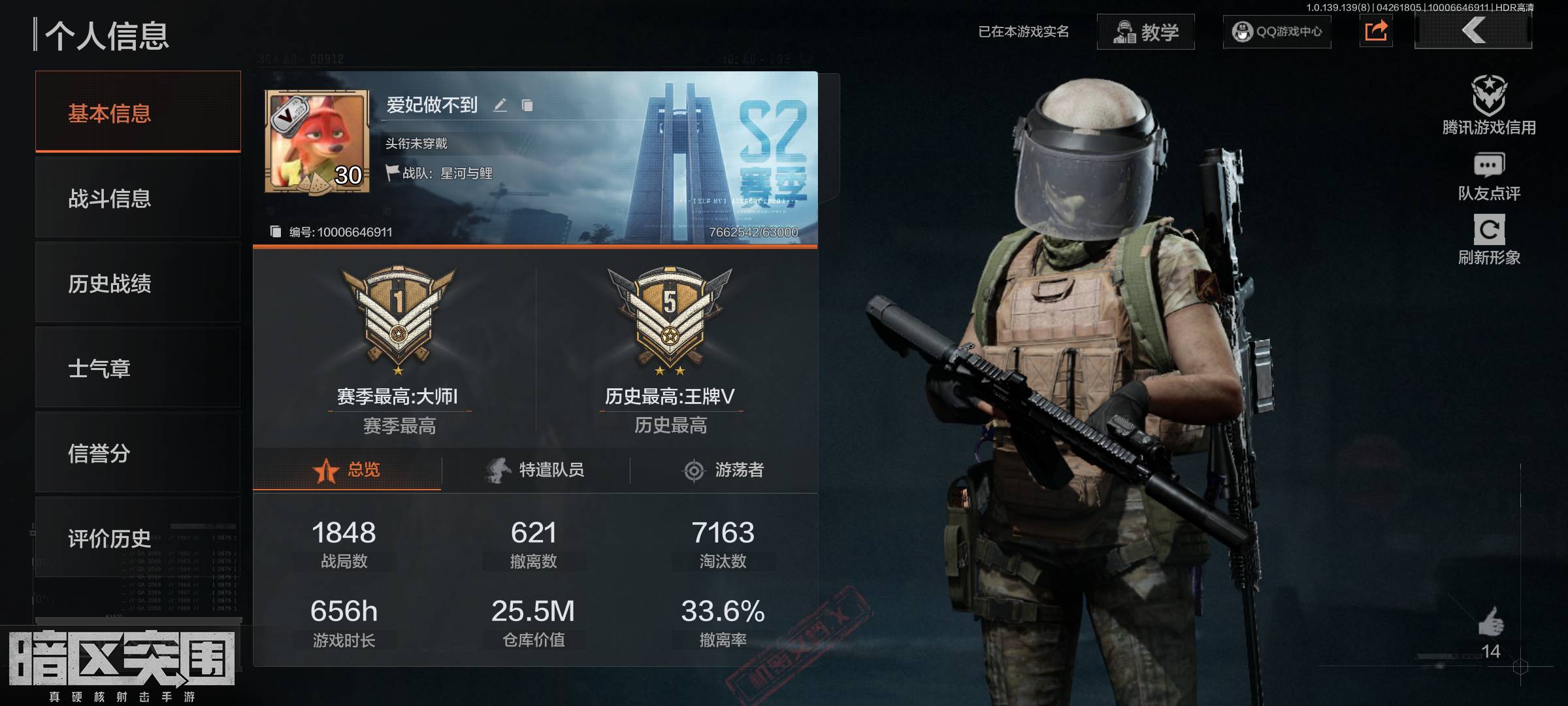Show 队友点评 teammate reviews
This screenshot has height=706, width=1568.
point(1489,176)
